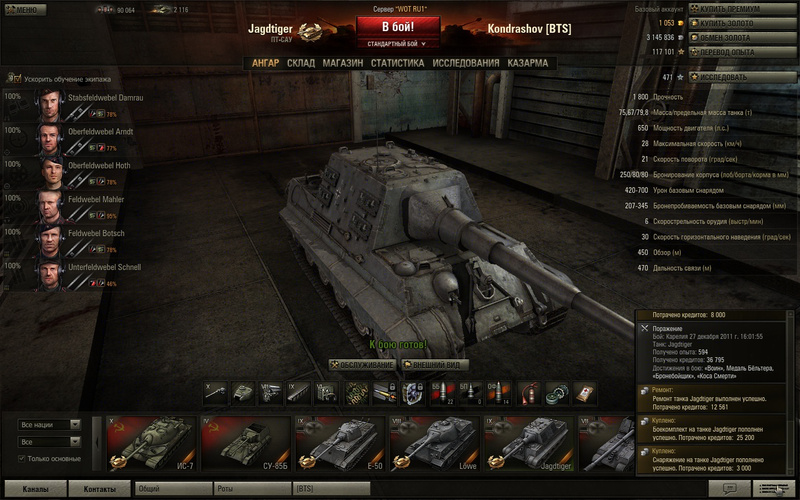The image size is (800, 500).
Task: Click the Исследовать button
Action: 737,76
